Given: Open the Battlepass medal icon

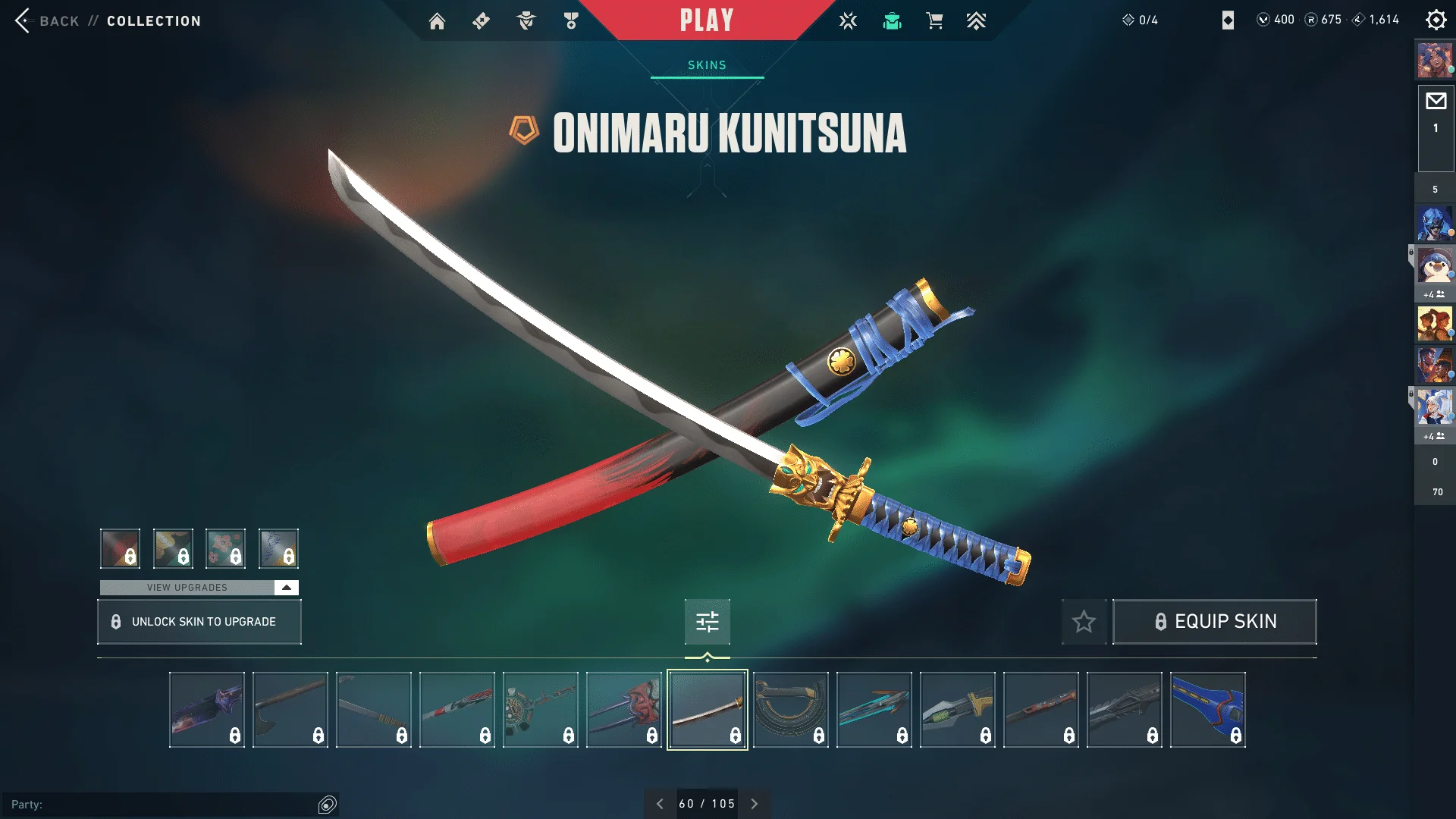Looking at the screenshot, I should 571,20.
